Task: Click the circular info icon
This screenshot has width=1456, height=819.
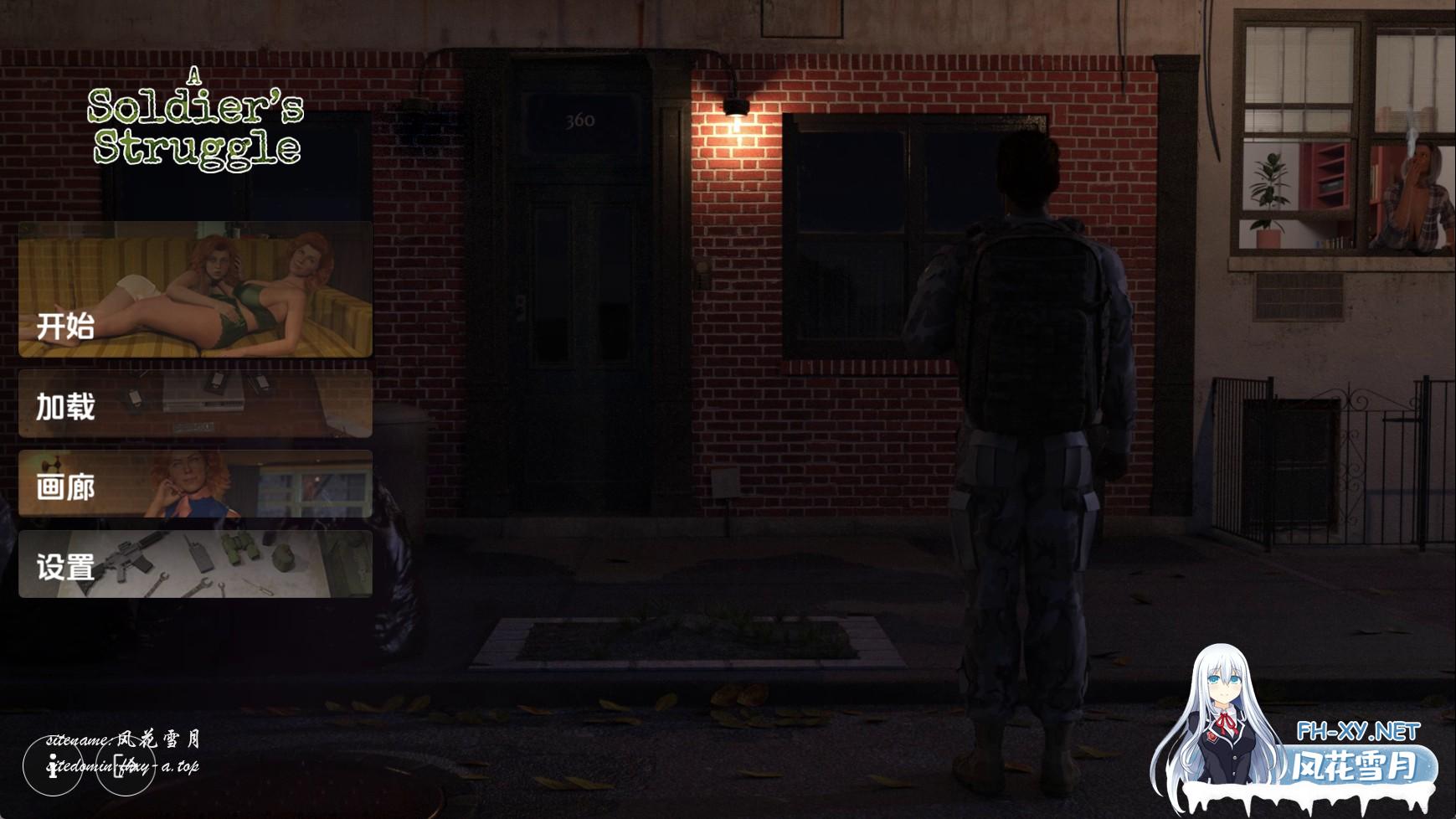Action: click(x=53, y=765)
